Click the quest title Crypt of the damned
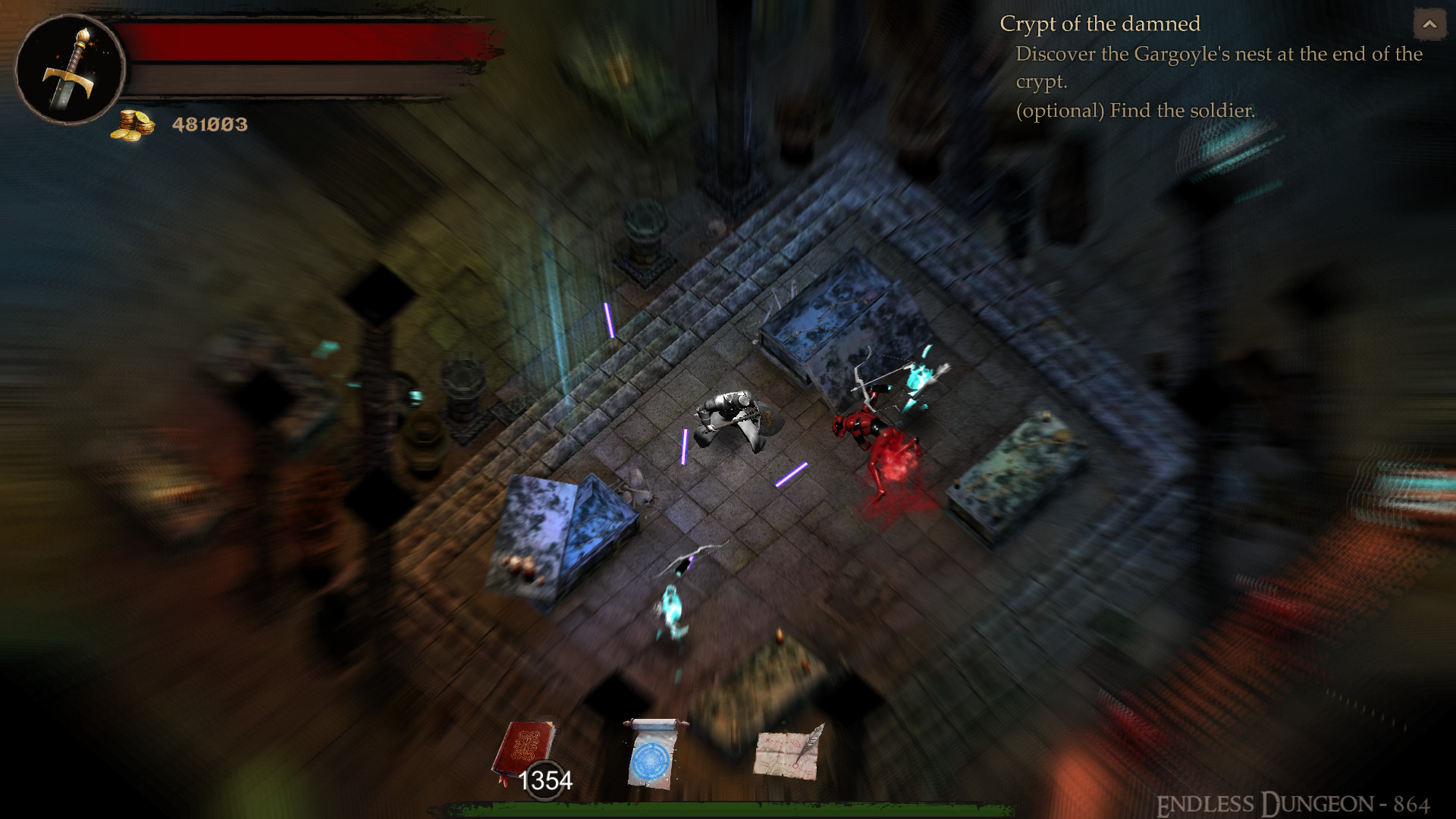Image resolution: width=1456 pixels, height=819 pixels. coord(1100,24)
